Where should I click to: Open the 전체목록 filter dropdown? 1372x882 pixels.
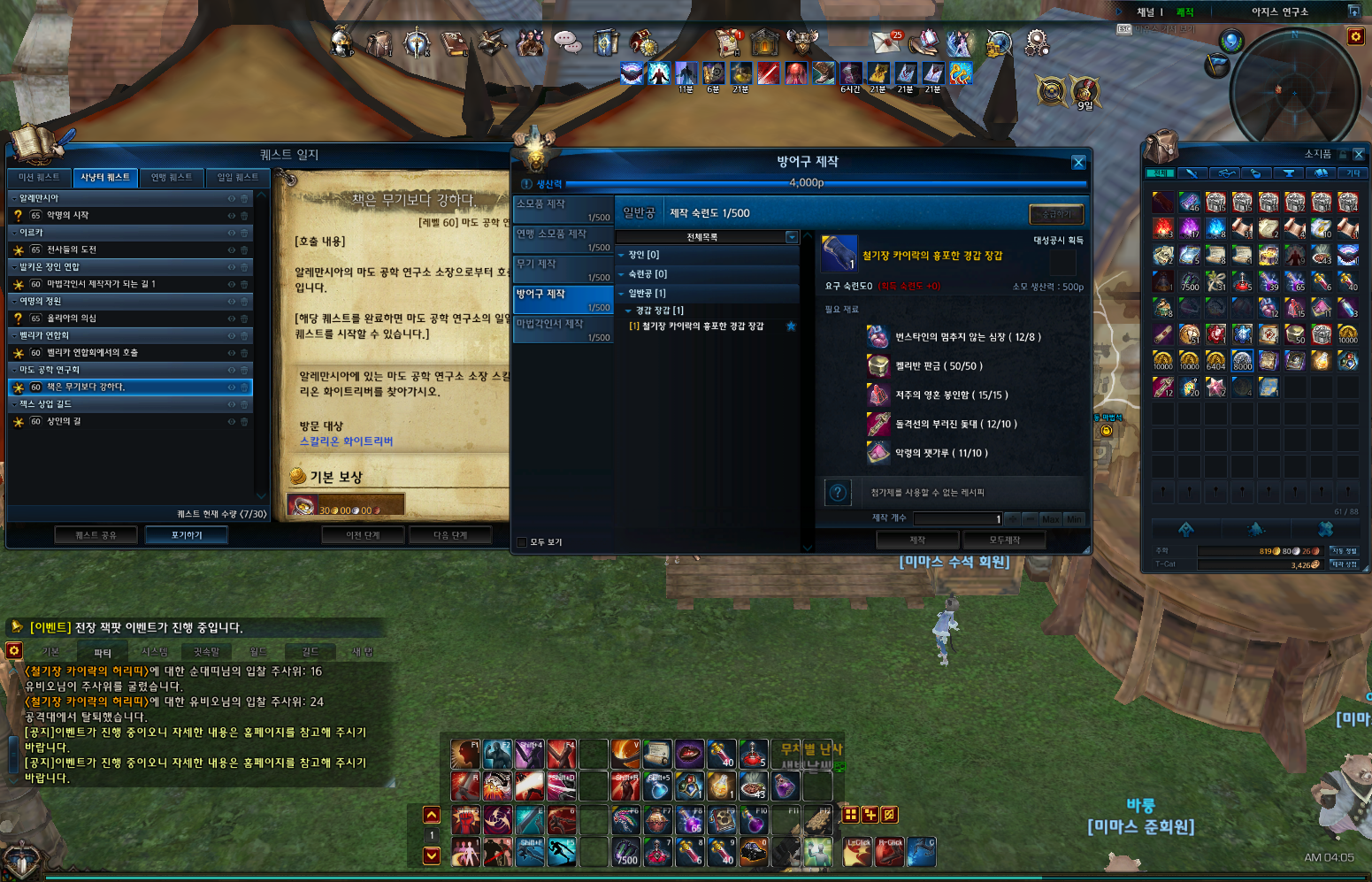792,237
